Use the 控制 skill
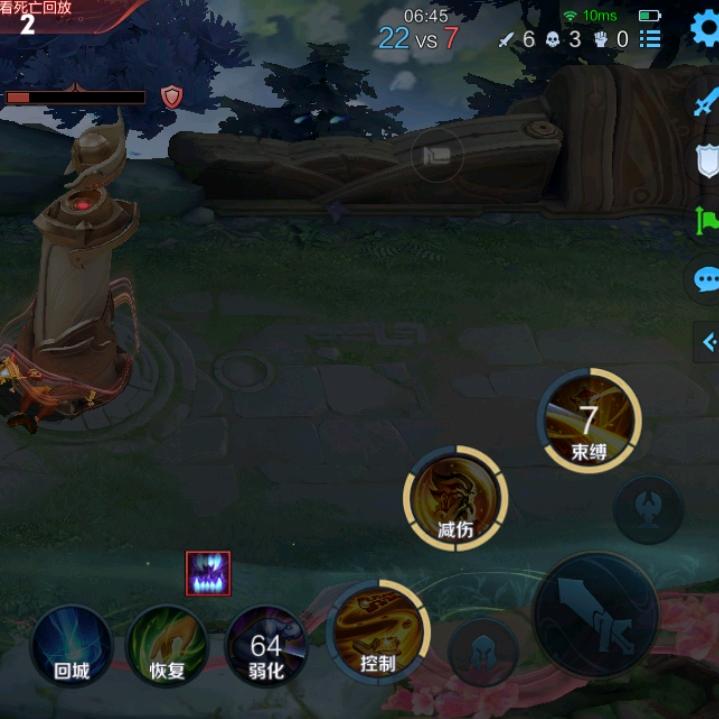This screenshot has height=719, width=719. 376,632
